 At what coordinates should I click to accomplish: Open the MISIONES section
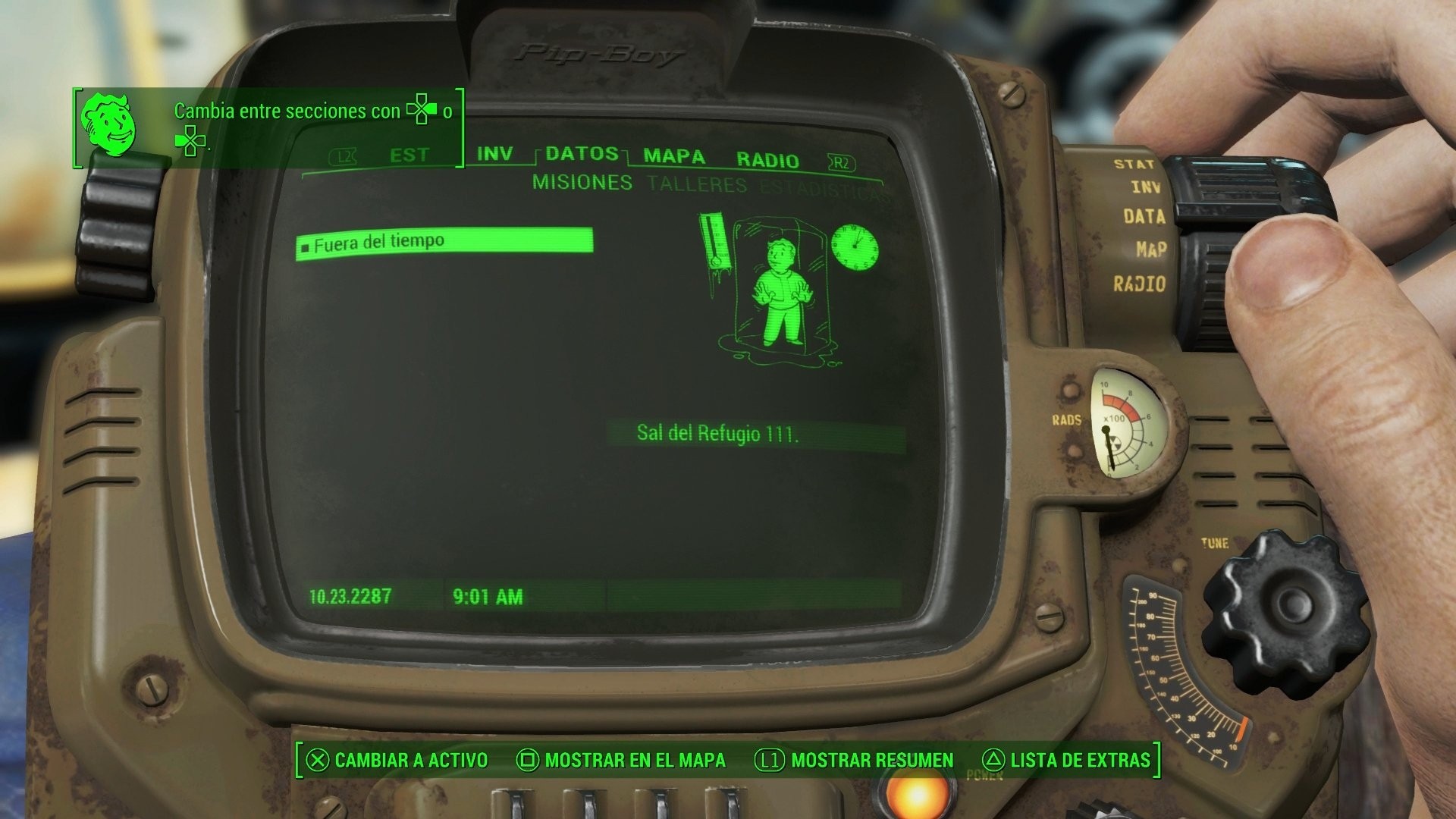point(582,183)
